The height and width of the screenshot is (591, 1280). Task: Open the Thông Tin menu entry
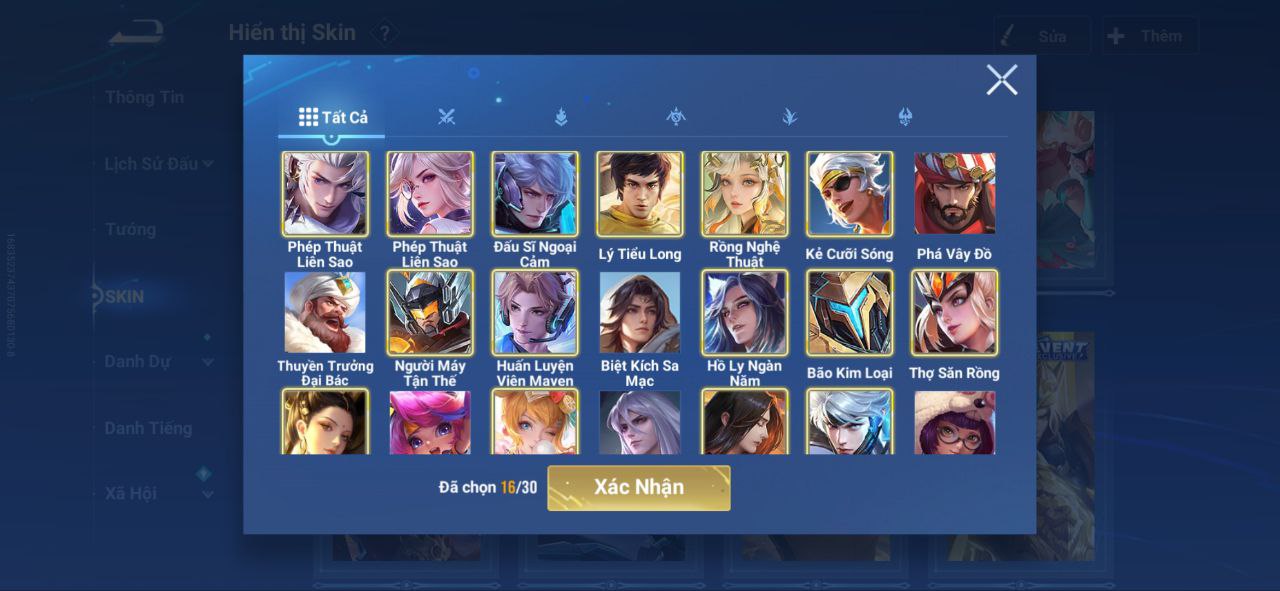pos(145,97)
